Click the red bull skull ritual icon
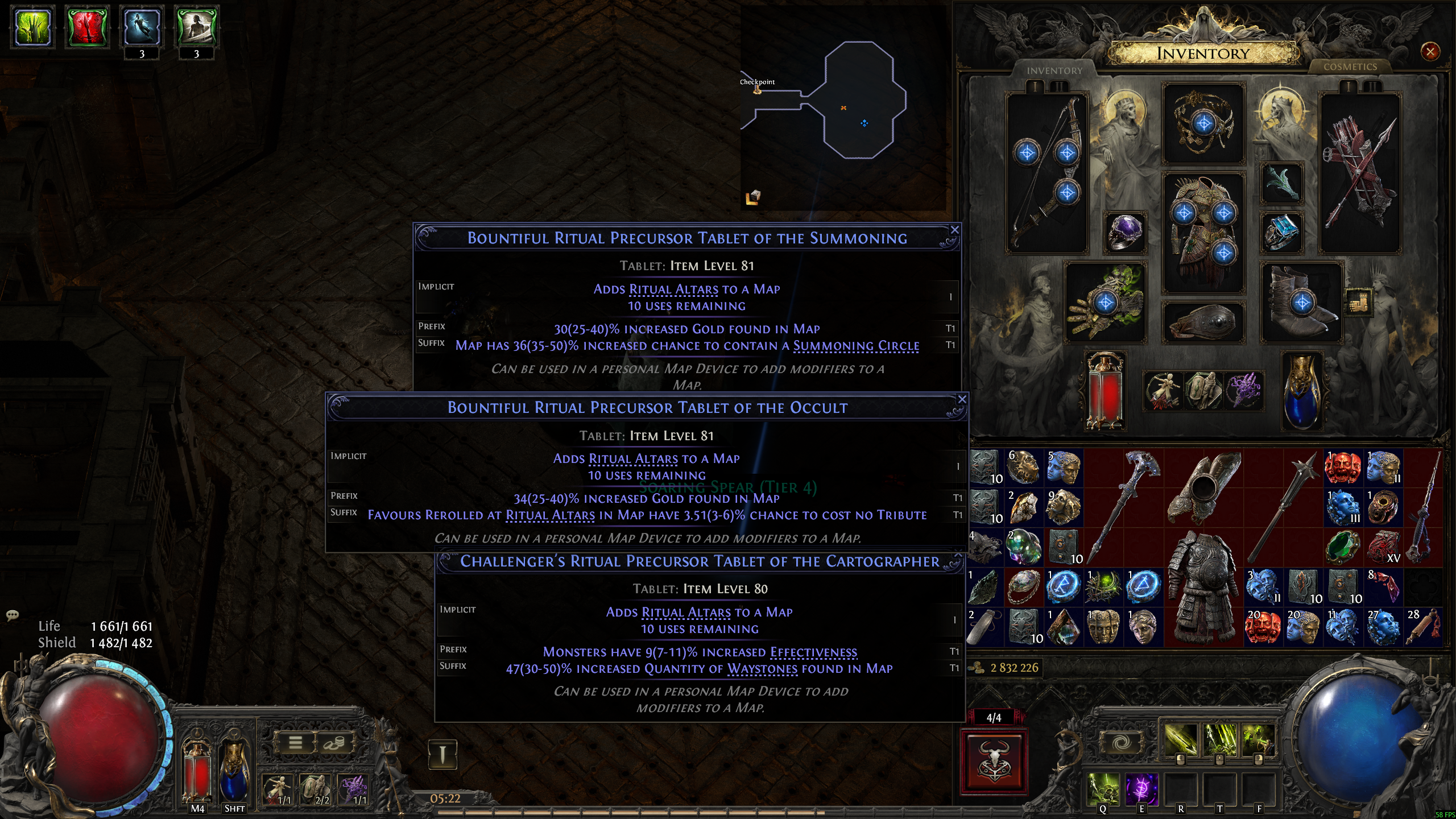This screenshot has width=1456, height=819. (x=994, y=762)
